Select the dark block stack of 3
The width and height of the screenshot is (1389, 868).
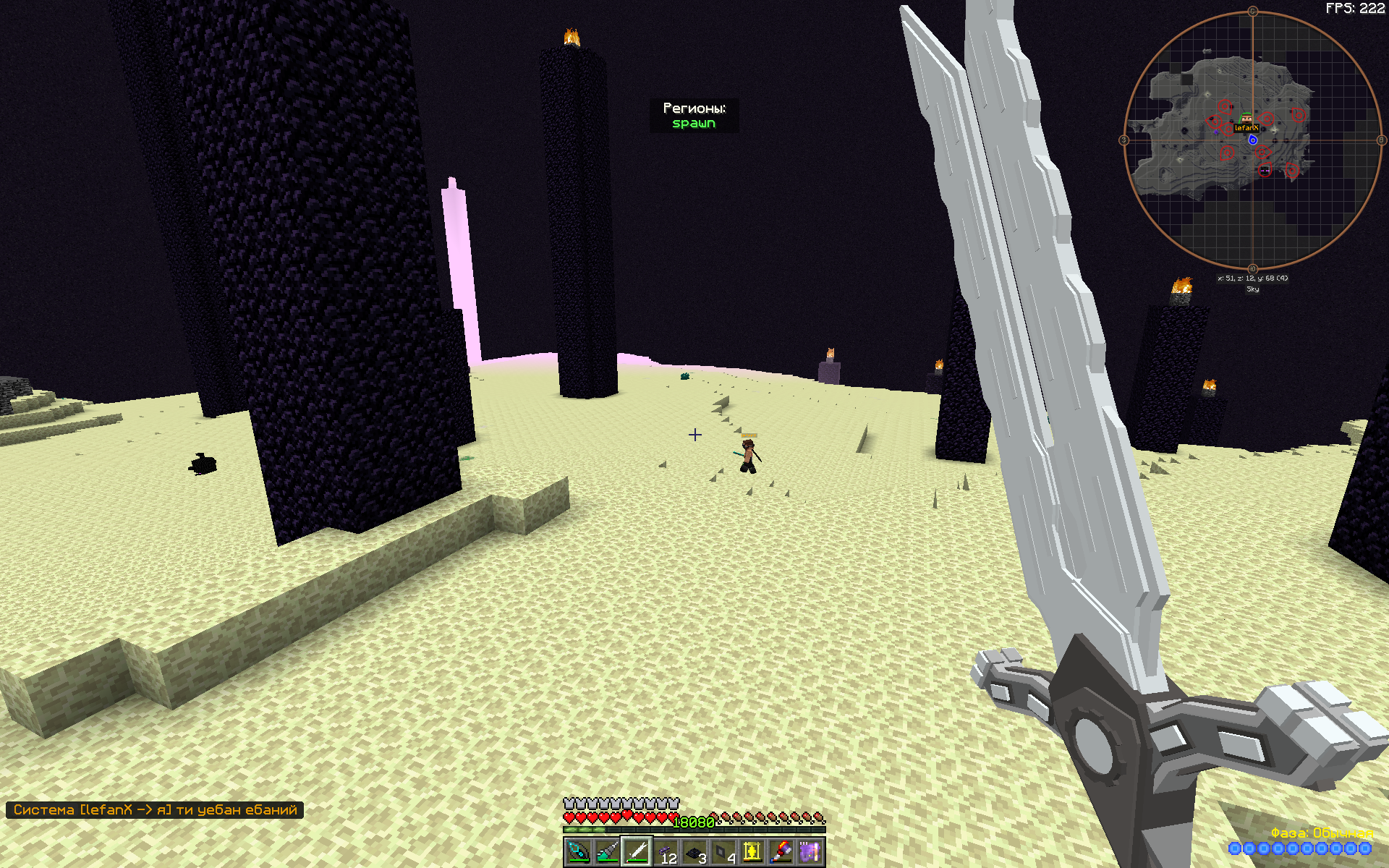[x=694, y=851]
